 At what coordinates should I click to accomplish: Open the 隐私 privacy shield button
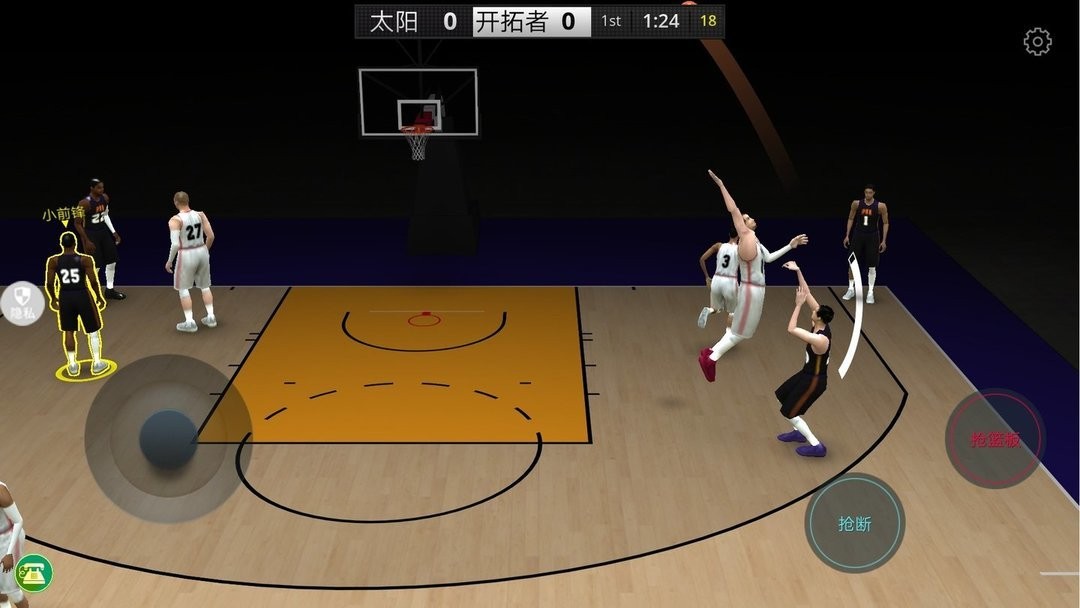click(22, 303)
